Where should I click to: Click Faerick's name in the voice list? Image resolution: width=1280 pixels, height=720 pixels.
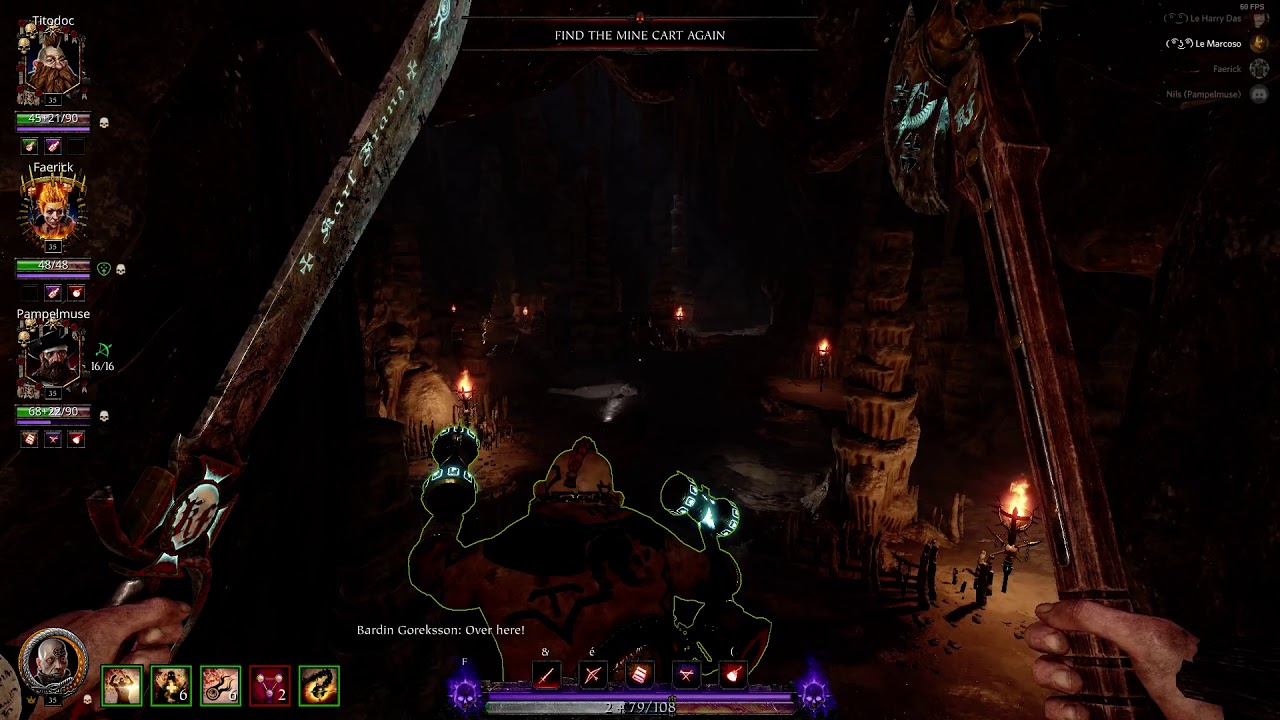[x=1226, y=69]
